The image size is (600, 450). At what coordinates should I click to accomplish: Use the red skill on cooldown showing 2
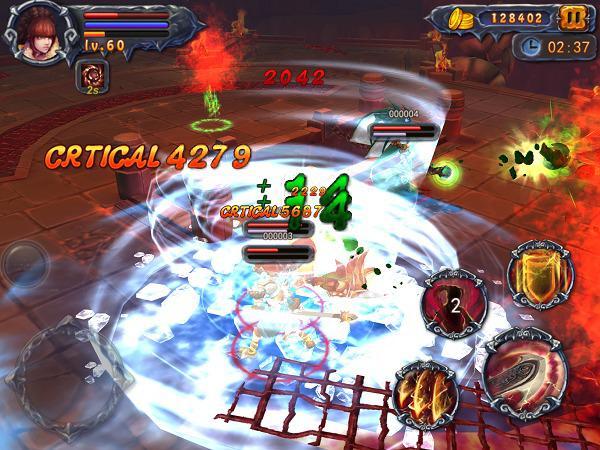click(452, 303)
